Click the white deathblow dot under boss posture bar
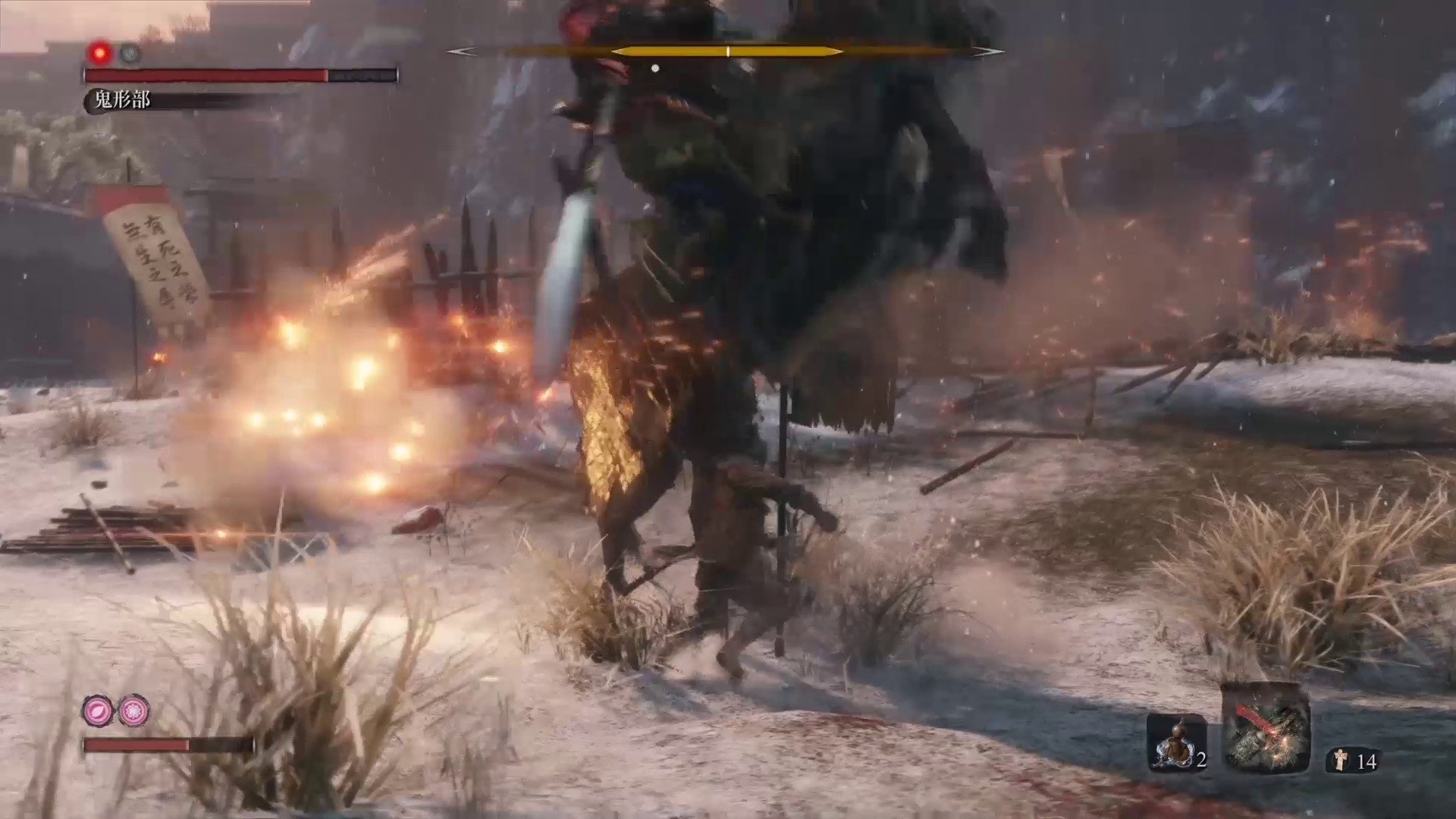The image size is (1456, 819). 655,67
